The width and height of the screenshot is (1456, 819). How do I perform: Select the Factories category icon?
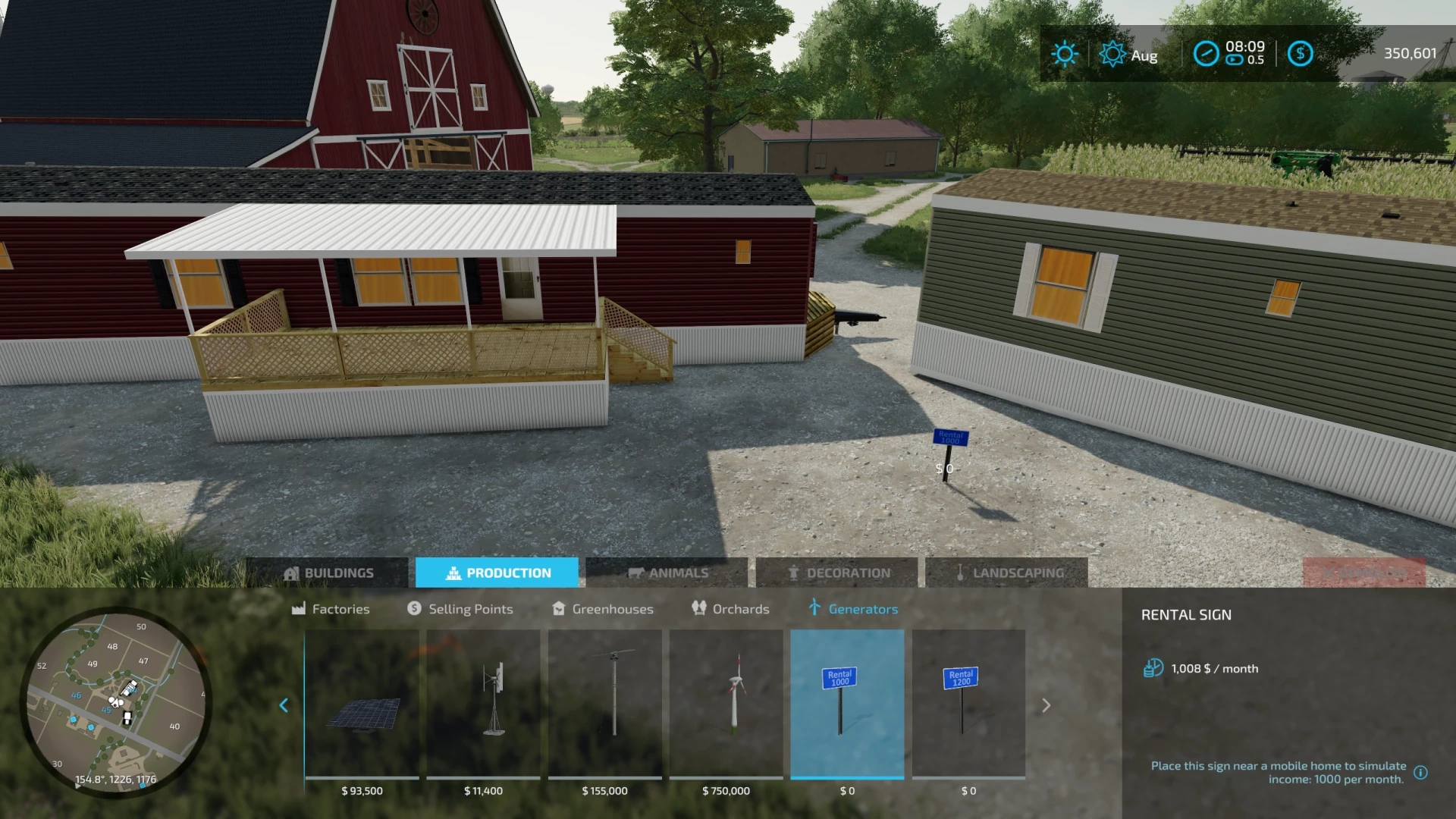pos(298,608)
